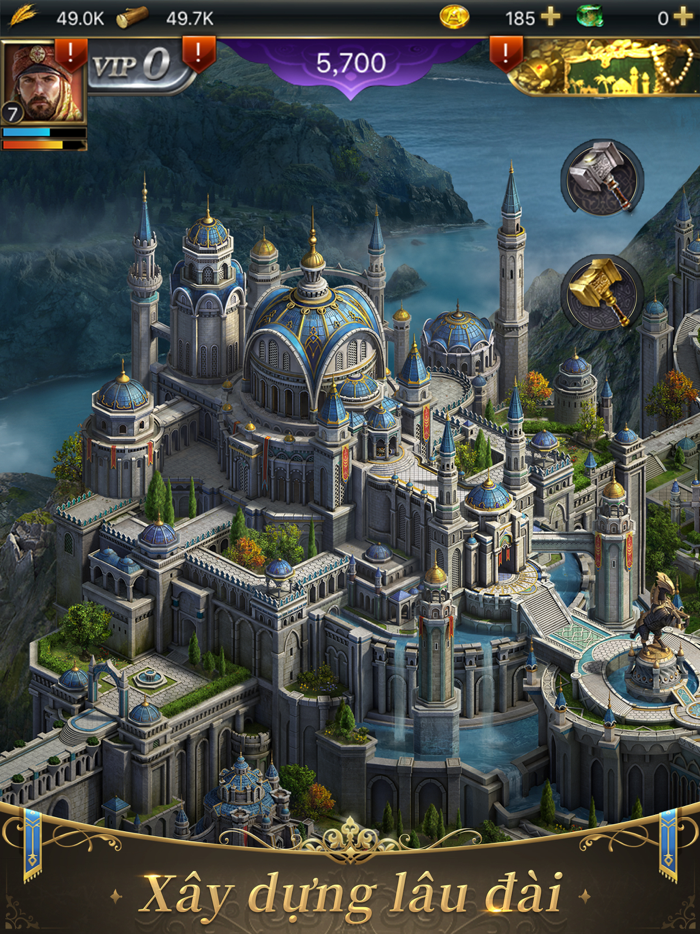Viewport: 700px width, 934px height.
Task: Add more green gems with plus
Action: [682, 17]
